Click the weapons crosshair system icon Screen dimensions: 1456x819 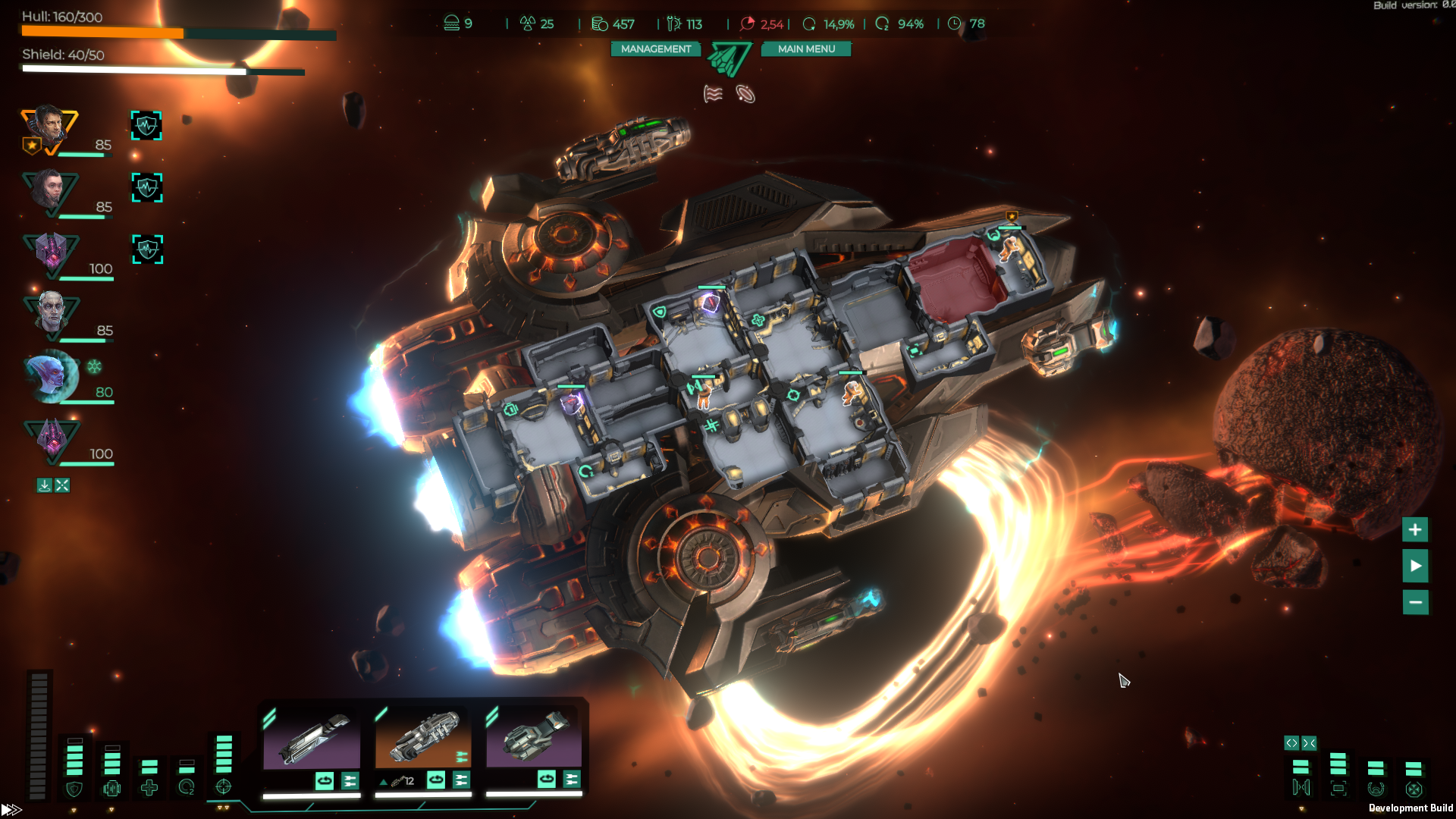coord(224,787)
